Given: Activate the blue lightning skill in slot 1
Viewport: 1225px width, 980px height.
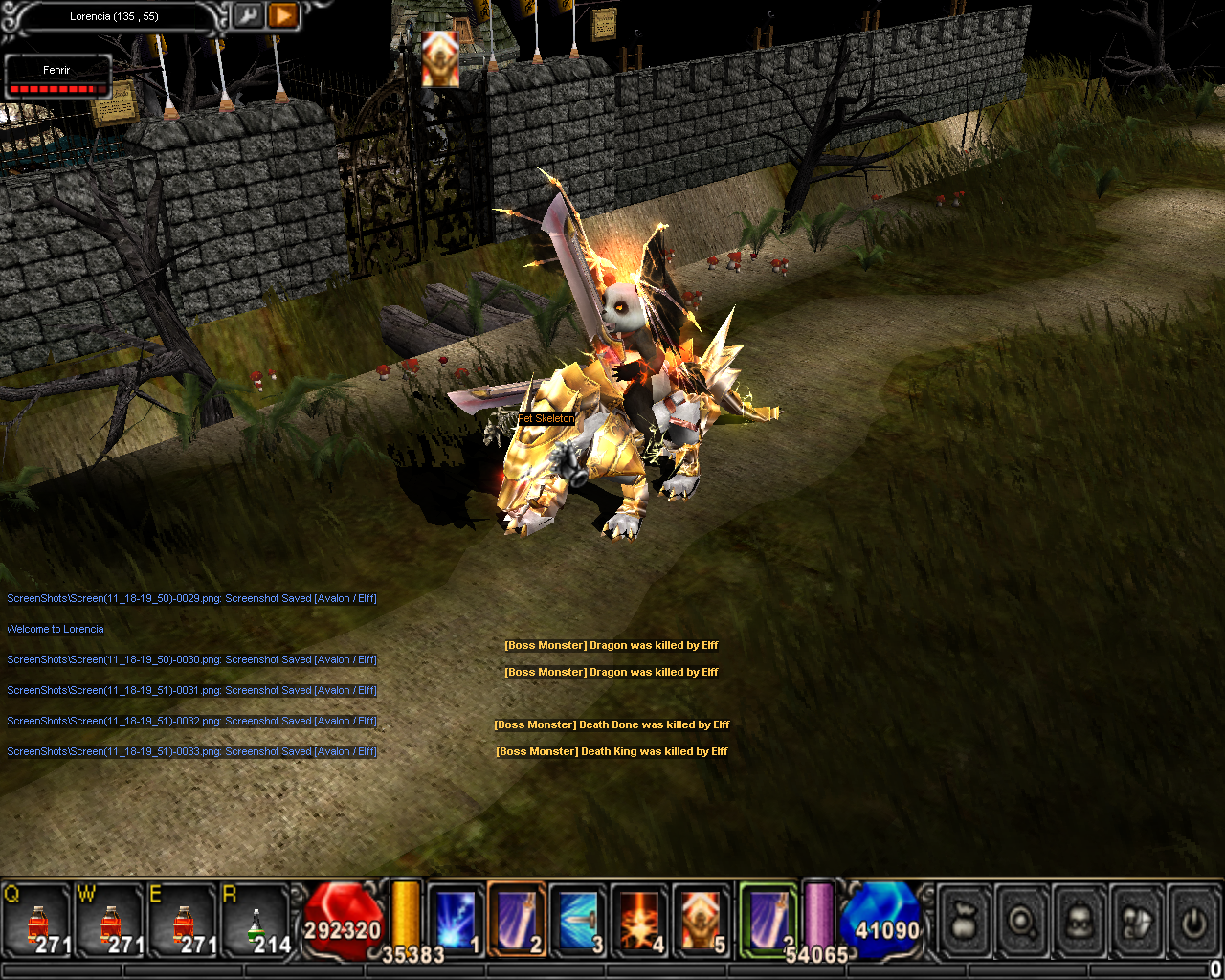Looking at the screenshot, I should click(x=456, y=921).
